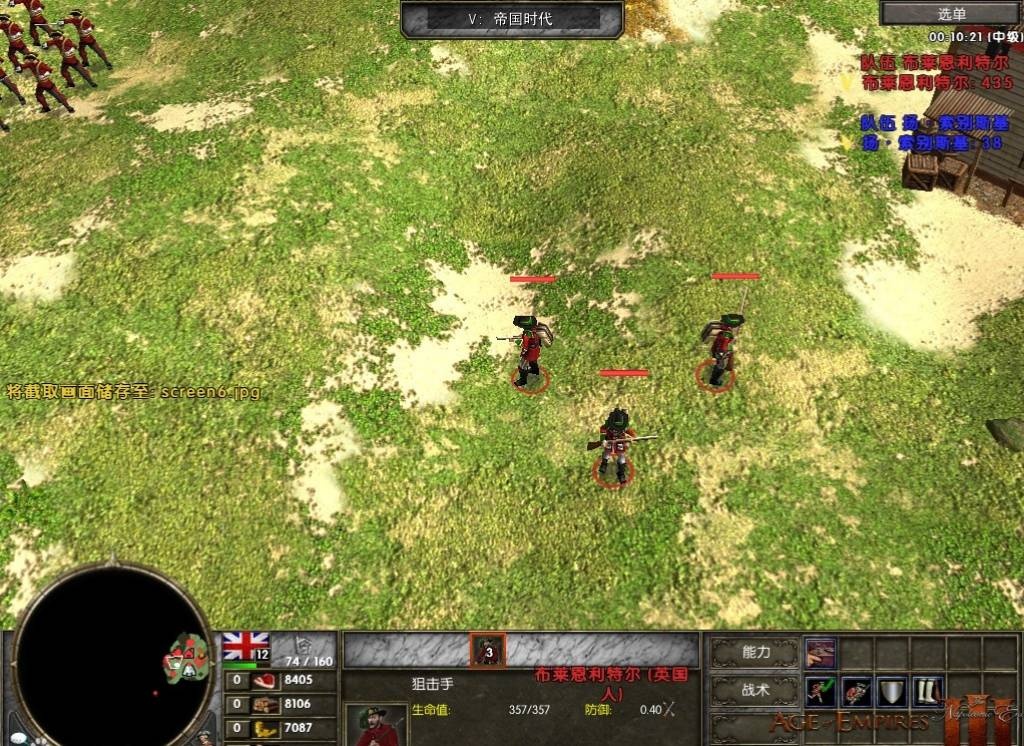Click the selected sniper group icon showing 3
1024x746 pixels.
(488, 651)
